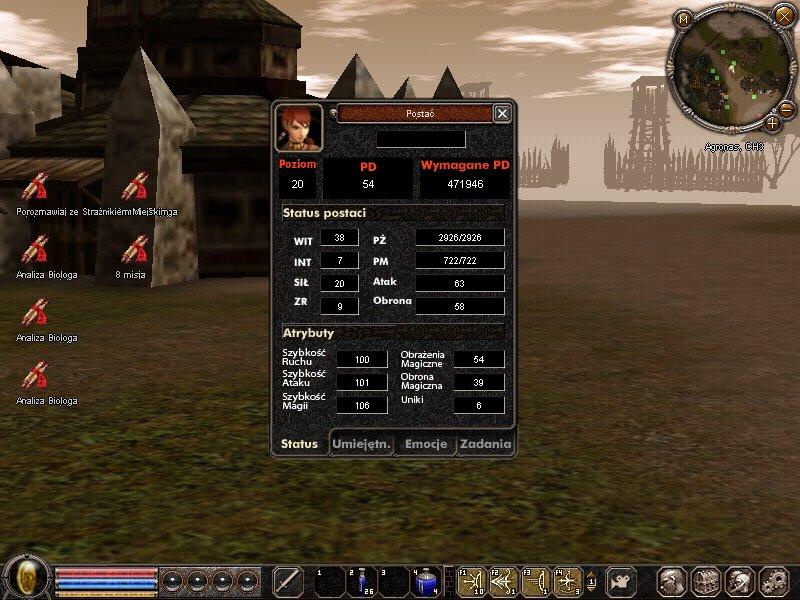Viewport: 800px width, 600px height.
Task: Activate the F1 bow skill slot
Action: point(472,581)
